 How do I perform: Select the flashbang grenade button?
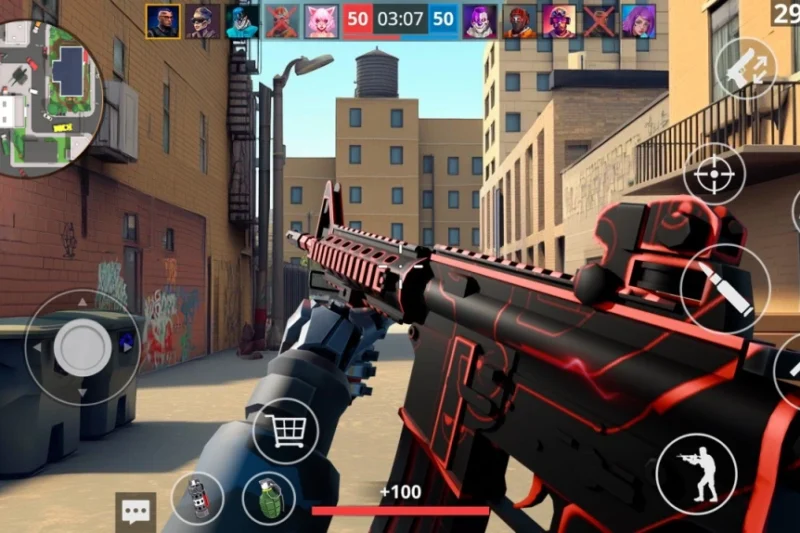tap(197, 498)
